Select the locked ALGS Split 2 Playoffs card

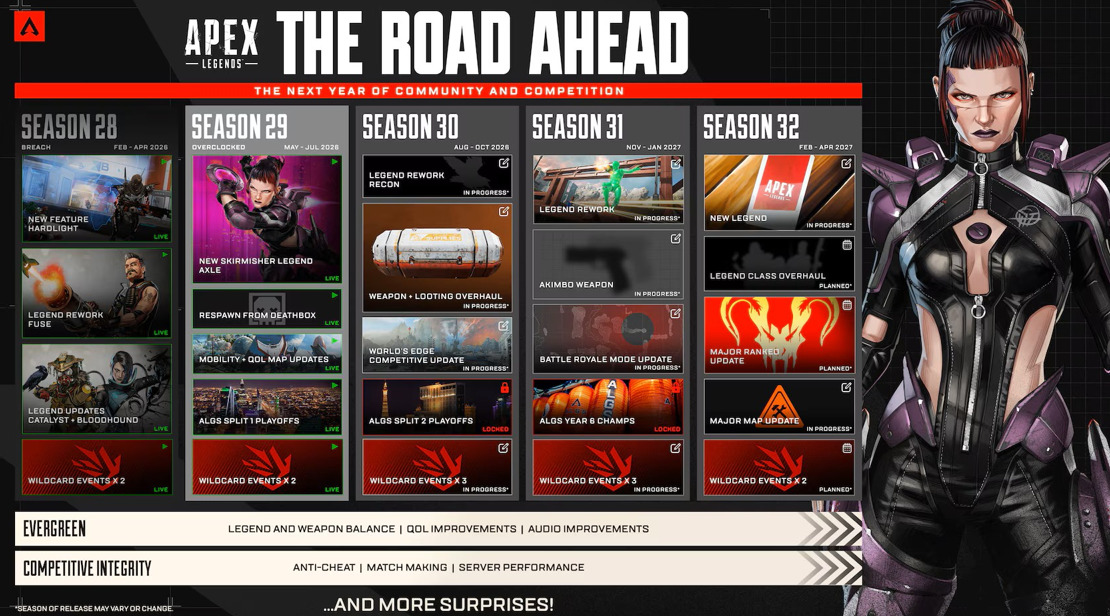437,407
